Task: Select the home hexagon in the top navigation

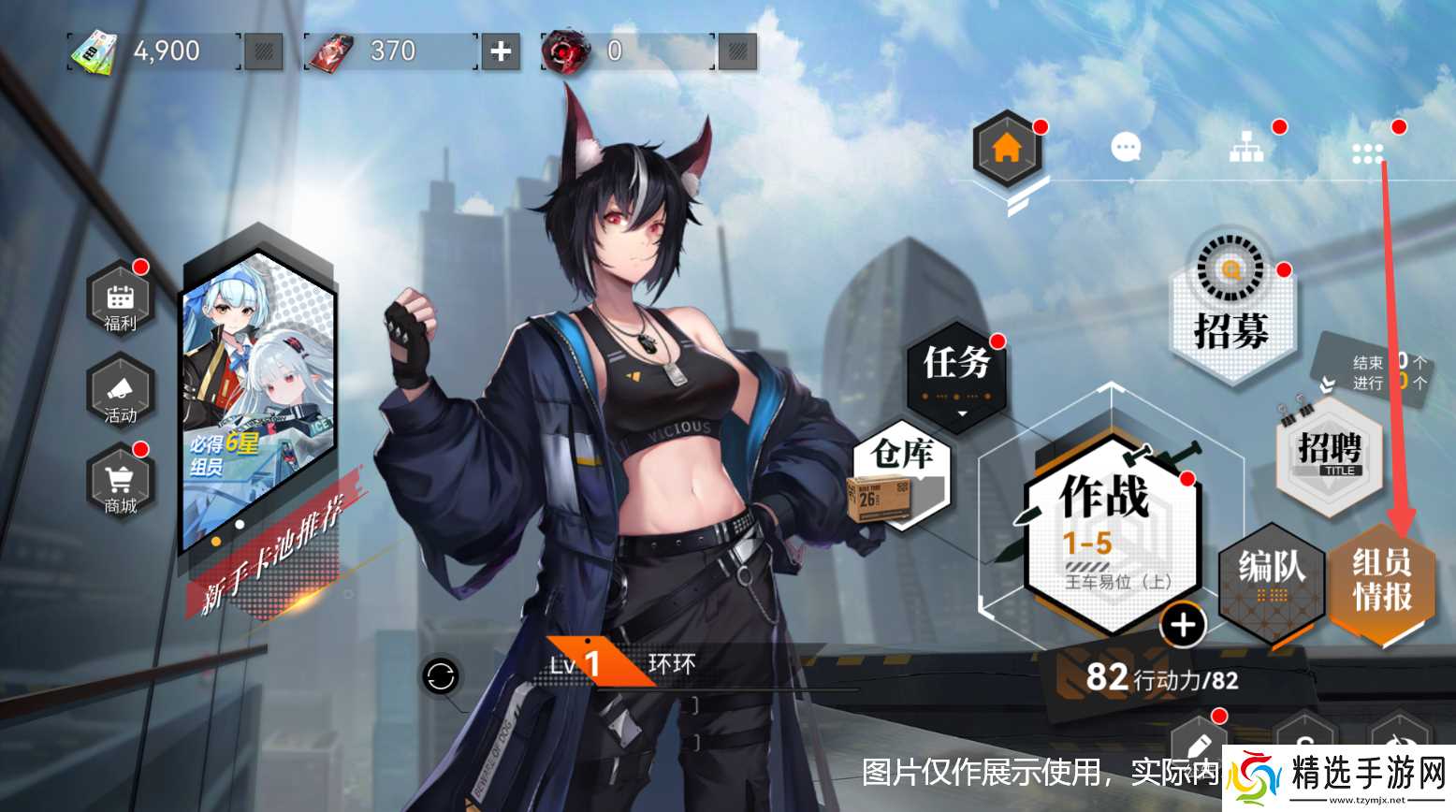Action: (x=1008, y=148)
